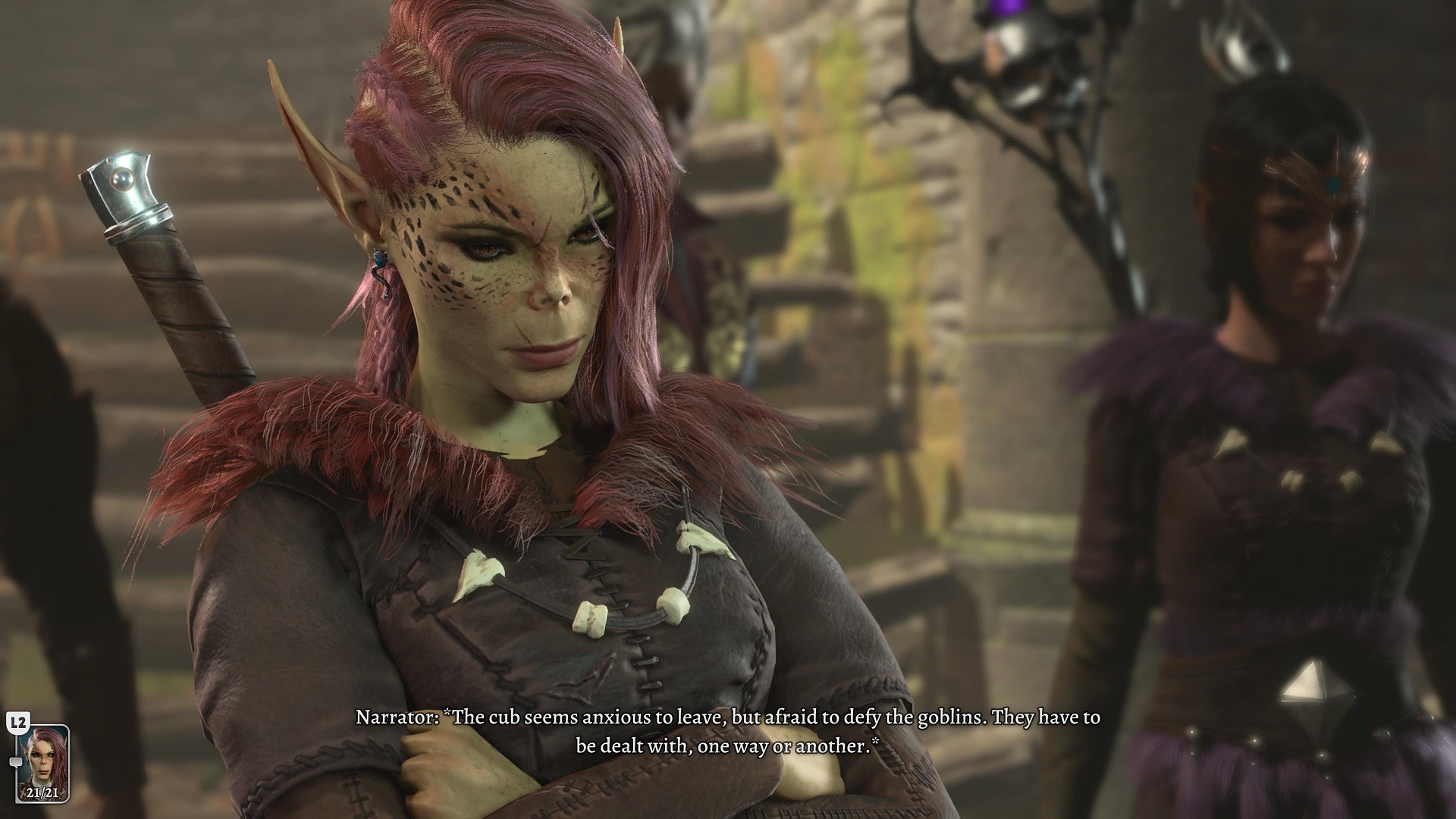Select the speech bubble icon beside the portrait

15,761
